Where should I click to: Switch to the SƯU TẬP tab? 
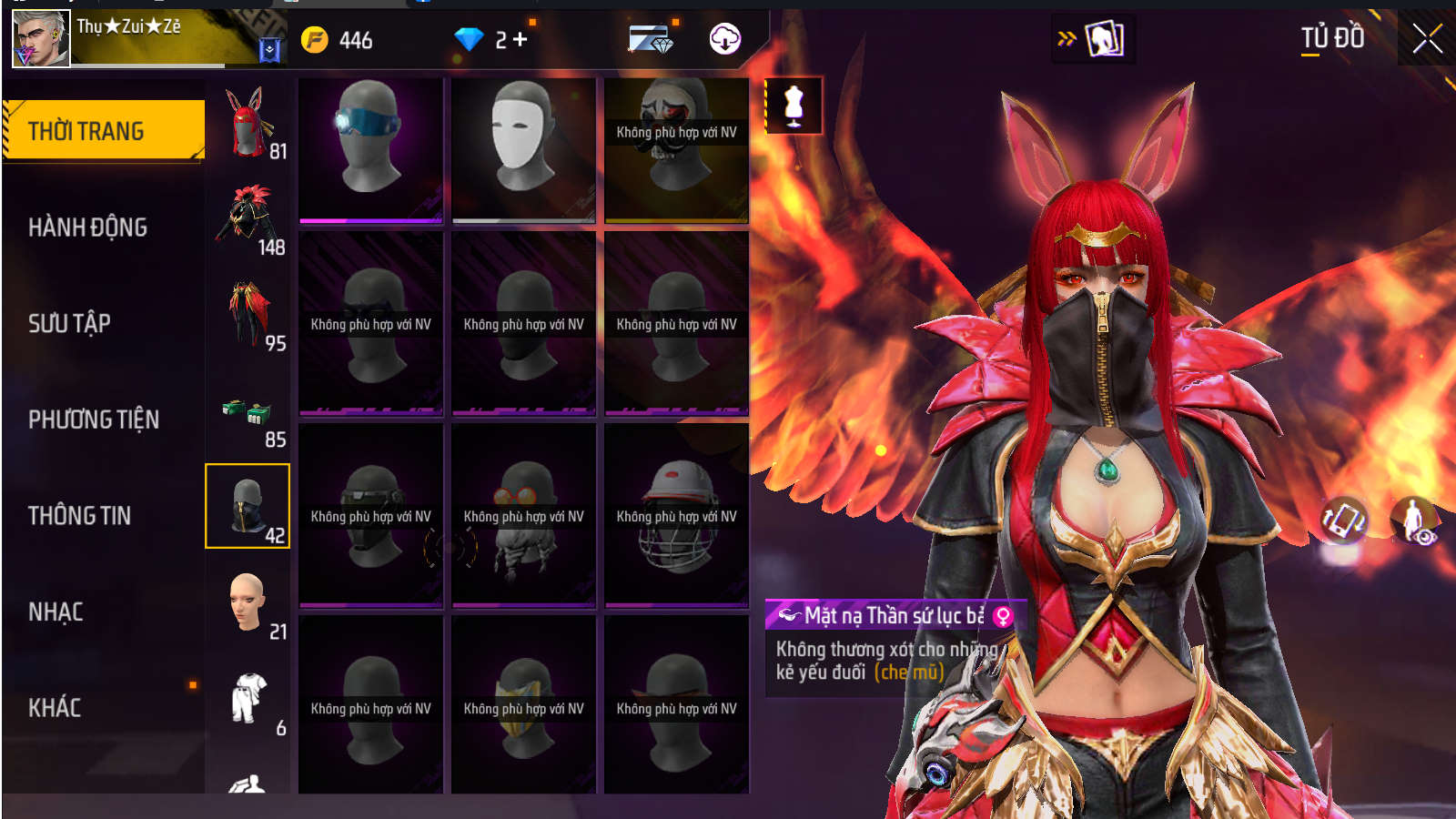click(69, 323)
